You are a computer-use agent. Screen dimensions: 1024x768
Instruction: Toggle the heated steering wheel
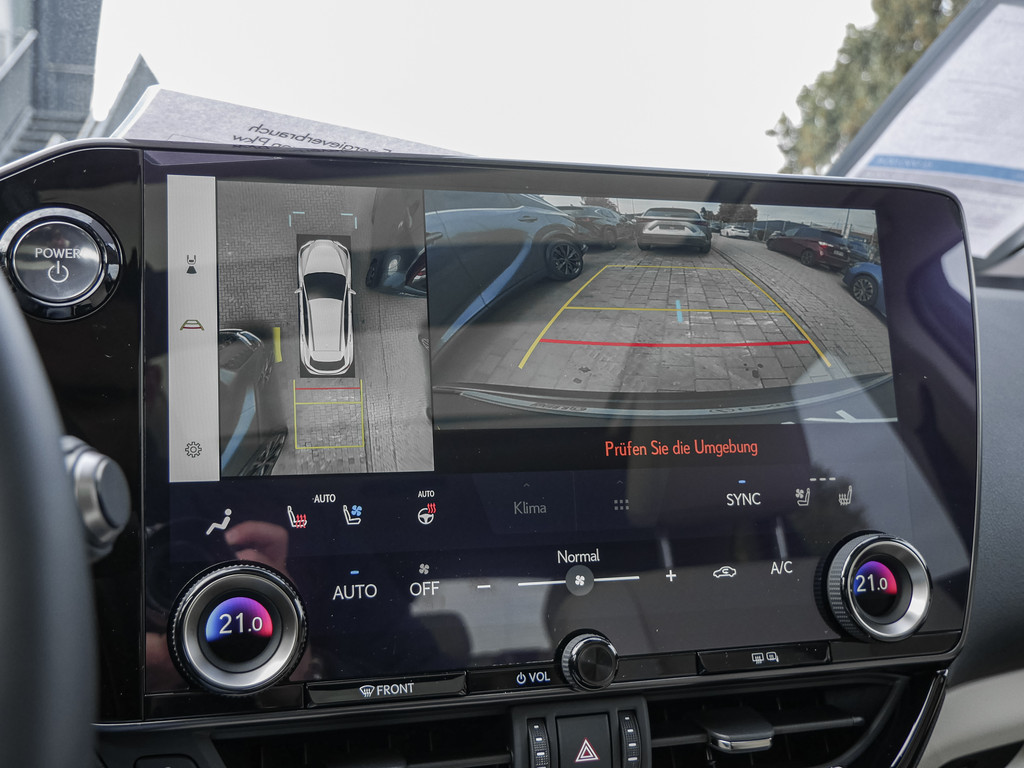pos(426,513)
